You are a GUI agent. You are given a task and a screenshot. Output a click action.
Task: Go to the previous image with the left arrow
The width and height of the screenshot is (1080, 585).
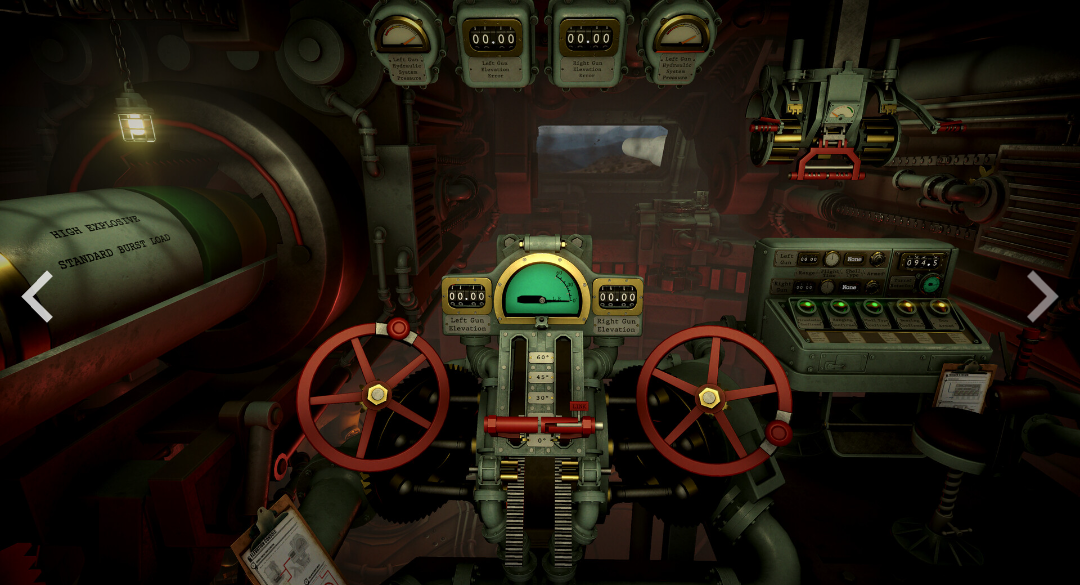tap(37, 297)
